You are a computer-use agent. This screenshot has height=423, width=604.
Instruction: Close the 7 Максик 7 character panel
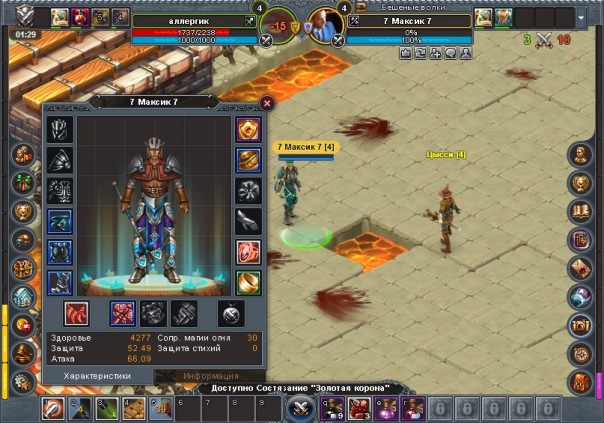(x=267, y=102)
